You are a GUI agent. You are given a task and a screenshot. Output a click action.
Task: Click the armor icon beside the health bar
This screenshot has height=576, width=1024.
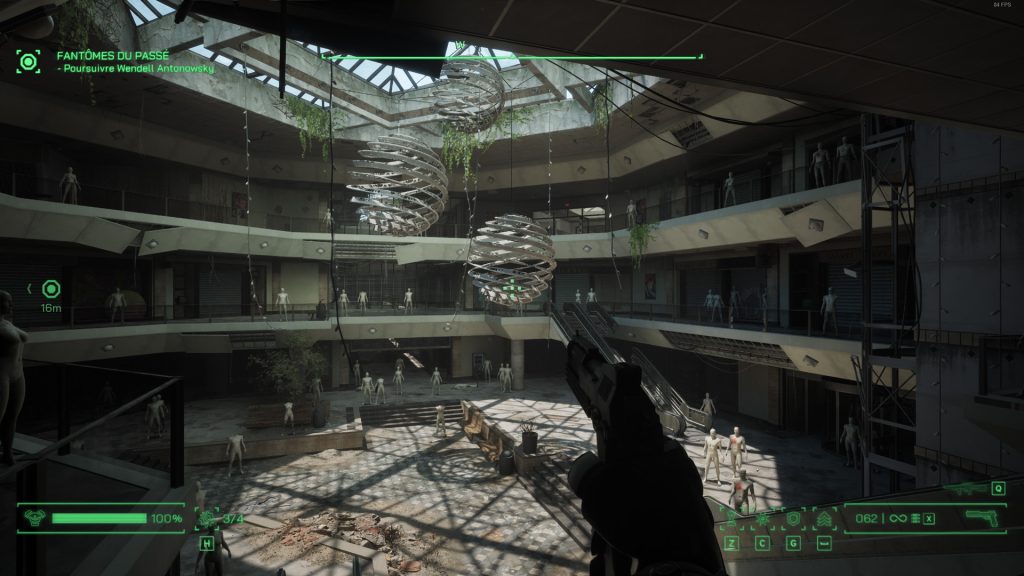tap(34, 518)
